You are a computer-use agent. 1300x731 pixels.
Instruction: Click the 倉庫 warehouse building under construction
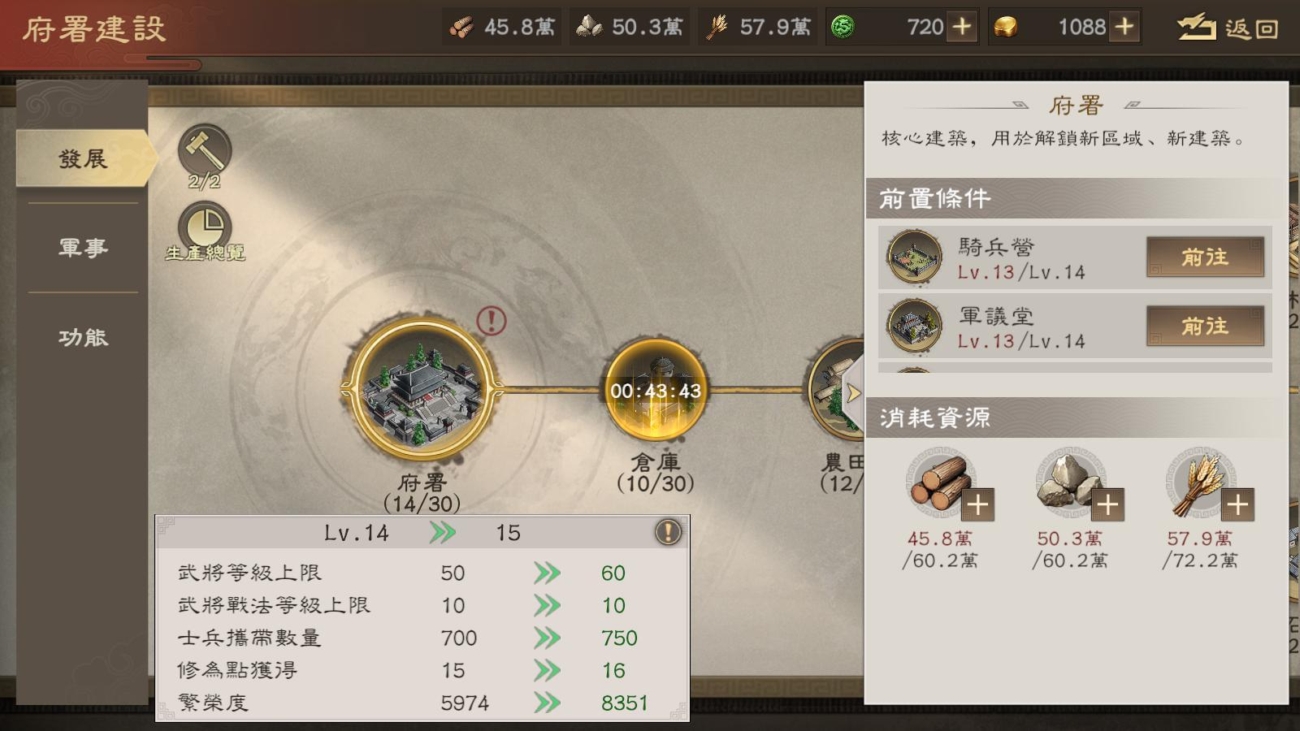pyautogui.click(x=658, y=392)
